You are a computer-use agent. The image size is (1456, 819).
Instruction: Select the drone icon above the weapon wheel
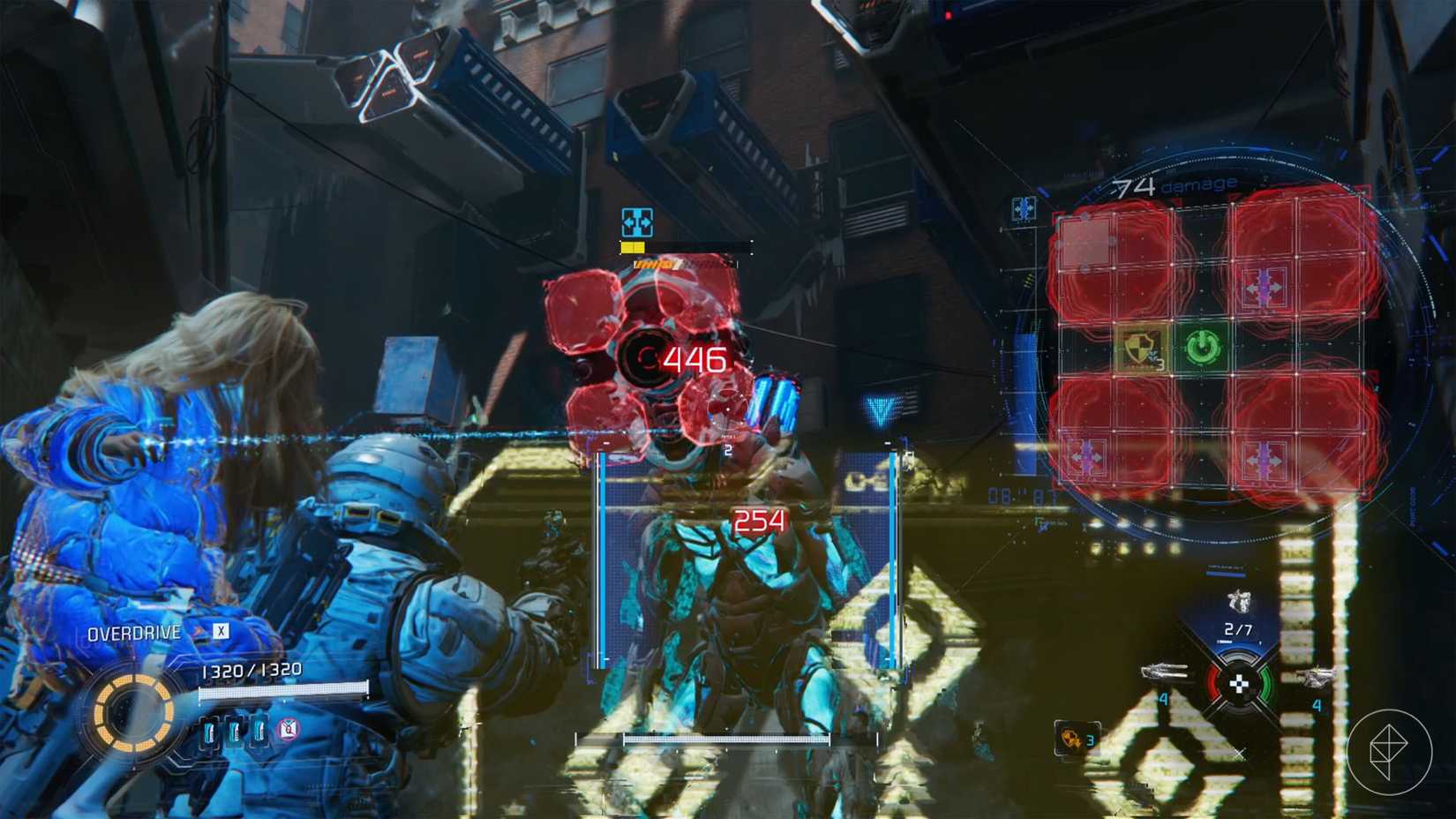[x=1240, y=602]
